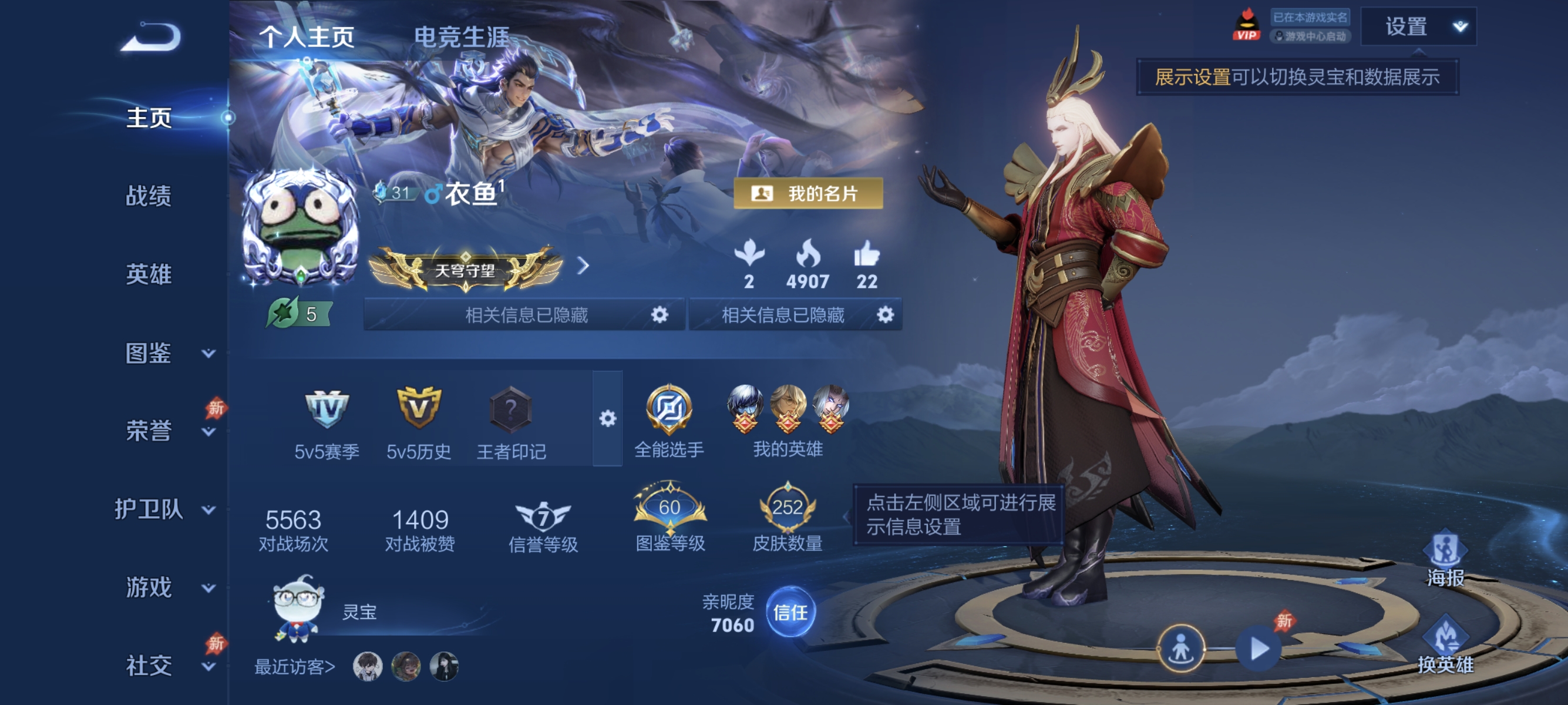Click the 亲昵度 信任 progress badge
The width and height of the screenshot is (1568, 705).
click(790, 615)
